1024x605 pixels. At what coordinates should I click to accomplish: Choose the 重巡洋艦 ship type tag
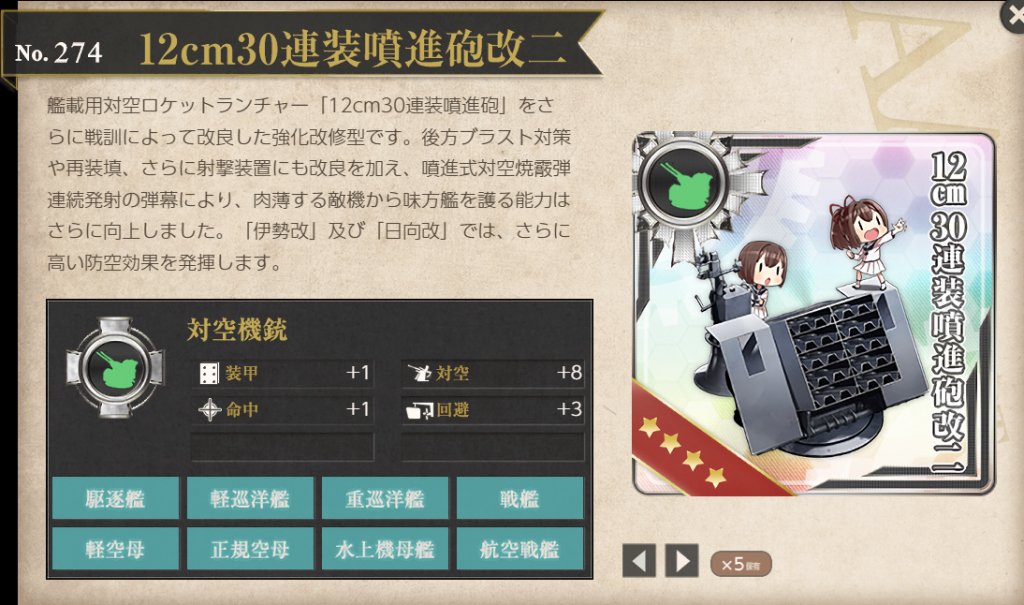click(385, 498)
